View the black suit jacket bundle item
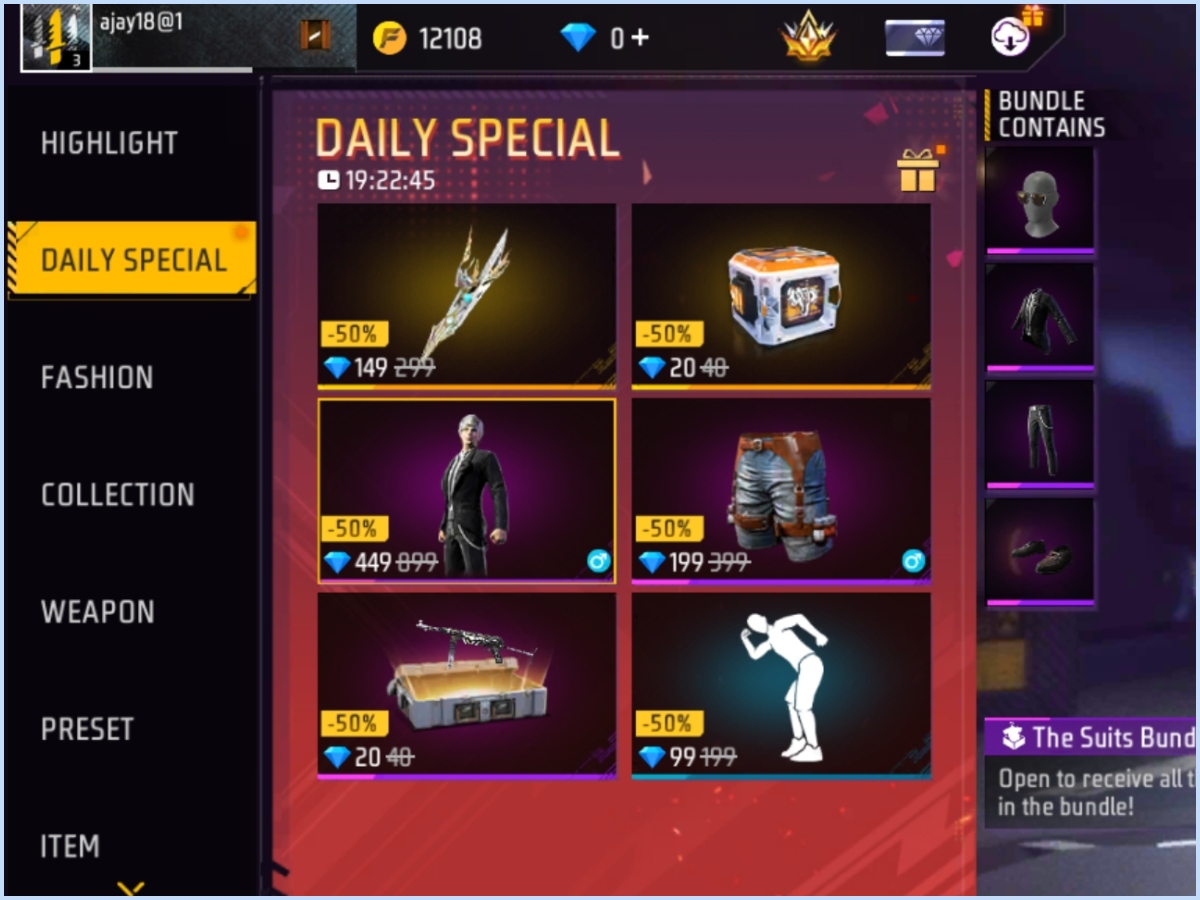 pos(1039,316)
